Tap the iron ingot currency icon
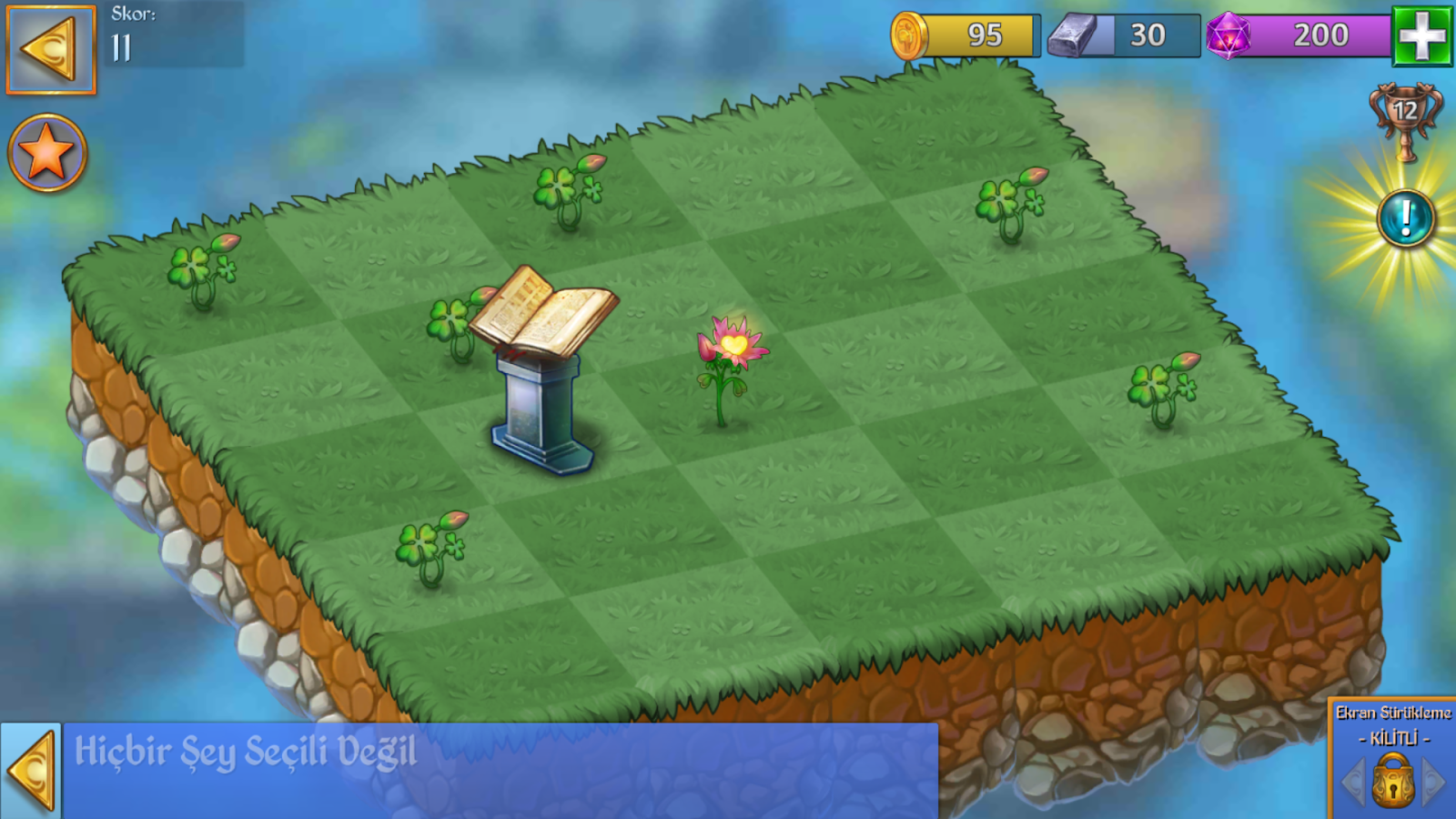1456x819 pixels. coord(1074,35)
